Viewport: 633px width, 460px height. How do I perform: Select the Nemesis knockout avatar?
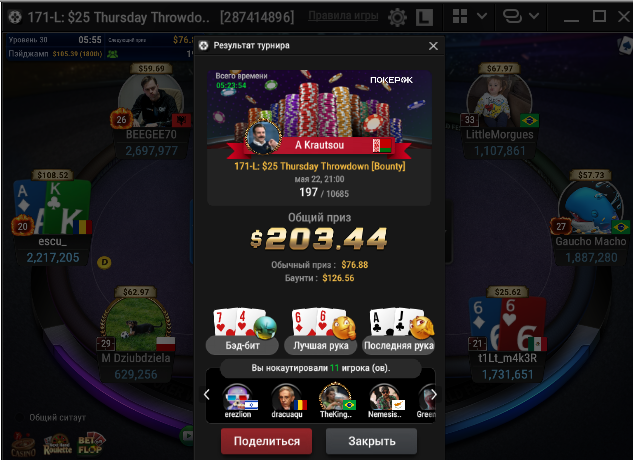click(387, 399)
